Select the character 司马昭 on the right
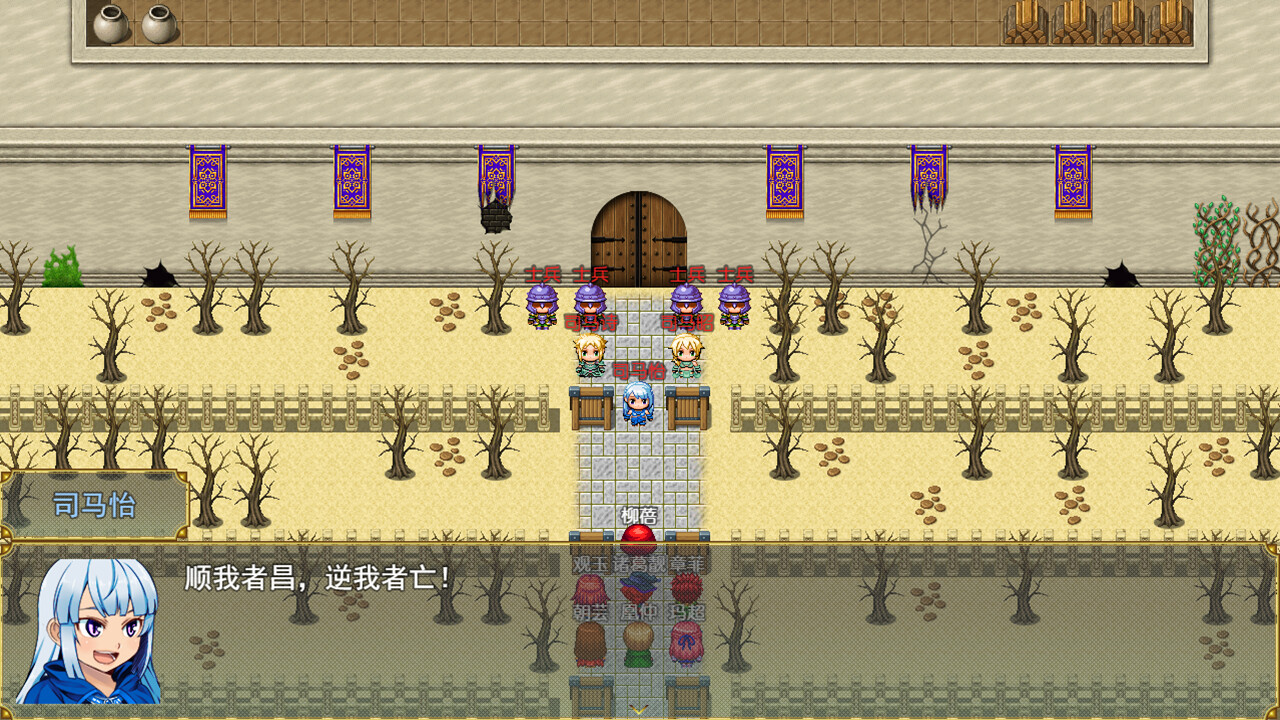 click(x=686, y=357)
